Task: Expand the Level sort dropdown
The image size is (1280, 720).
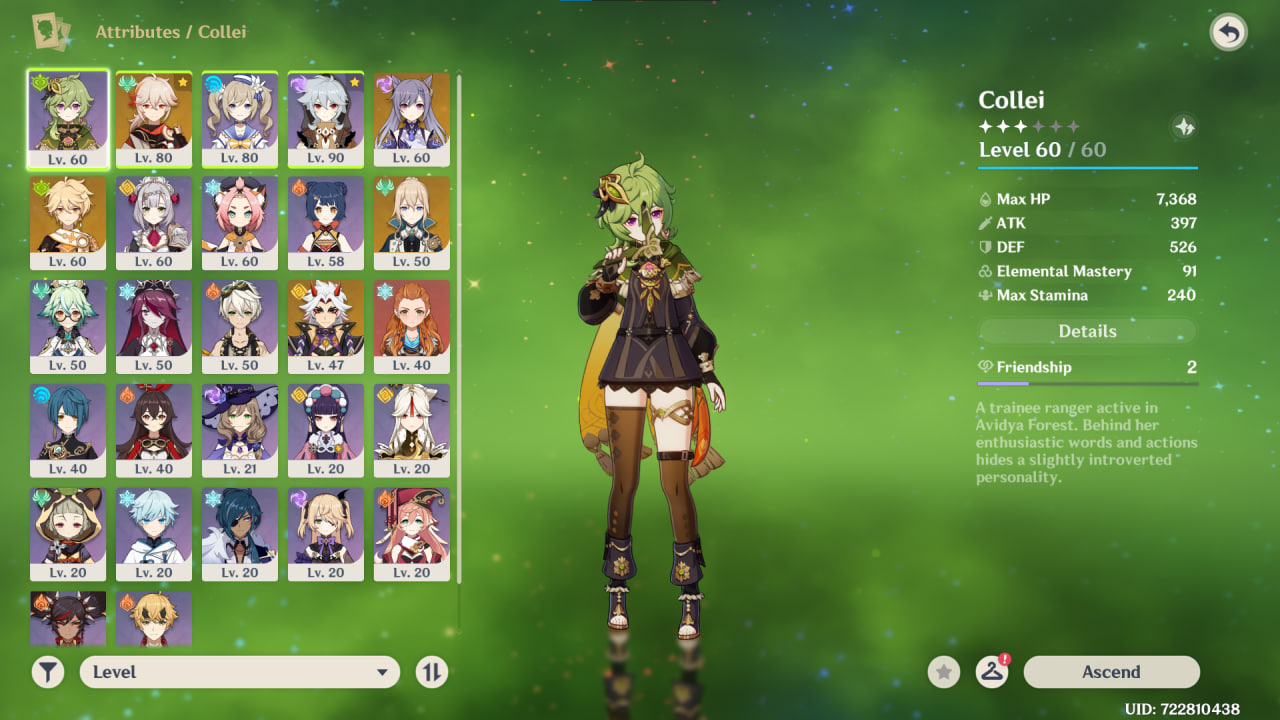Action: pos(240,672)
